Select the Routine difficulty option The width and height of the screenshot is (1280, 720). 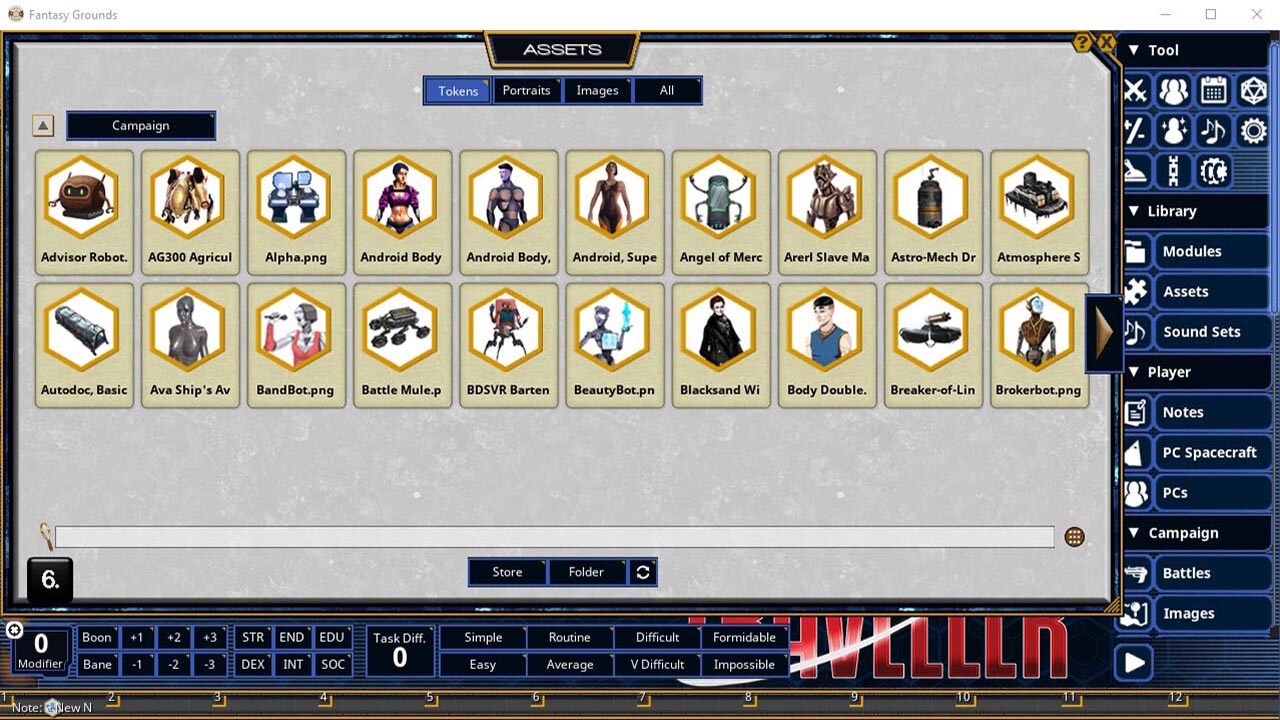click(x=569, y=637)
